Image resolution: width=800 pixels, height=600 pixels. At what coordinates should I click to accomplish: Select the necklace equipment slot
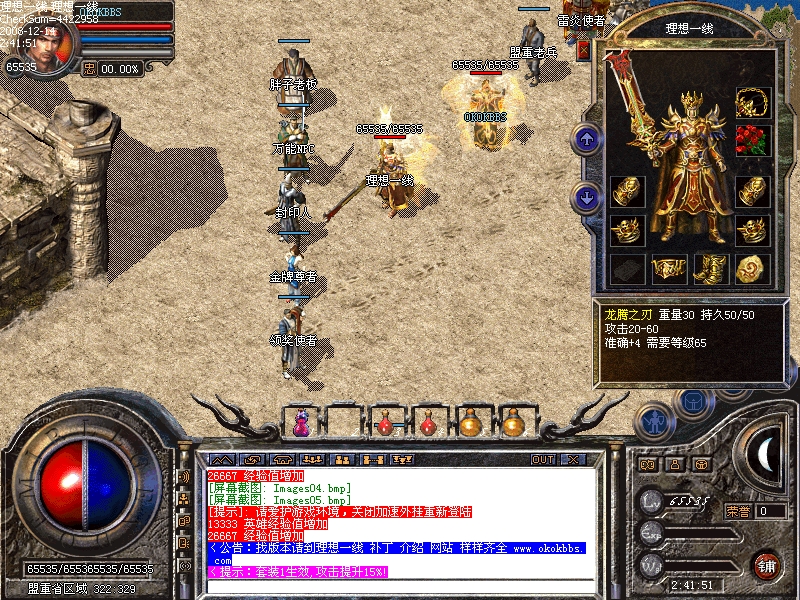pos(751,102)
